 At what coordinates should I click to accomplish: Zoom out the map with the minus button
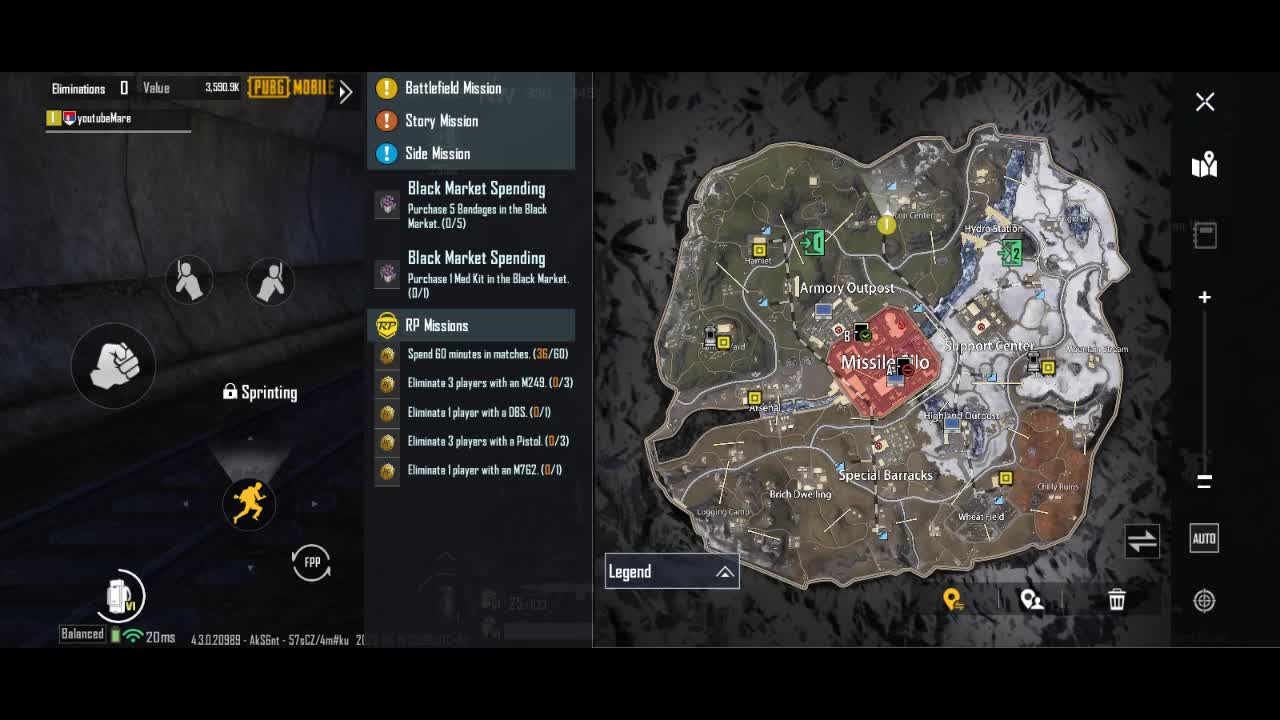(1205, 481)
